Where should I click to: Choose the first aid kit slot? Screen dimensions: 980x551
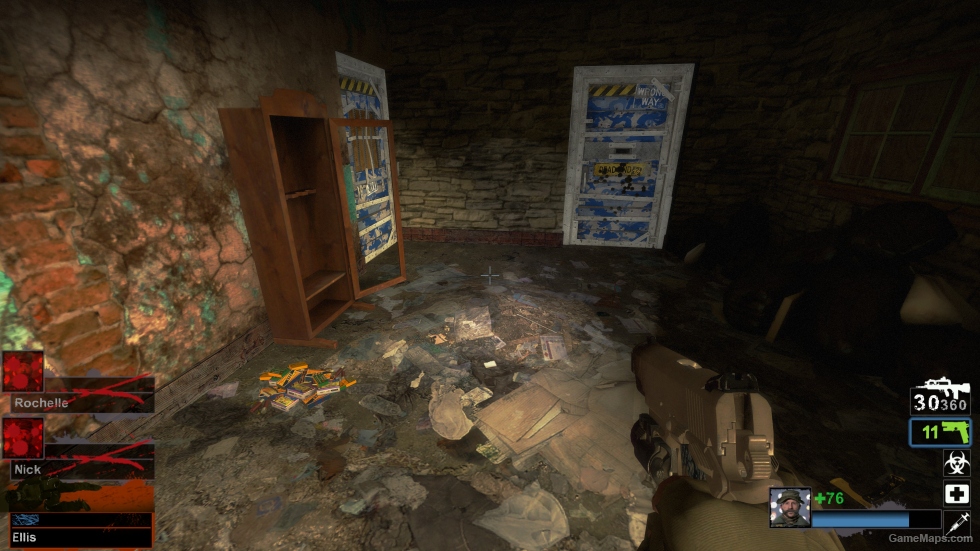(x=956, y=493)
